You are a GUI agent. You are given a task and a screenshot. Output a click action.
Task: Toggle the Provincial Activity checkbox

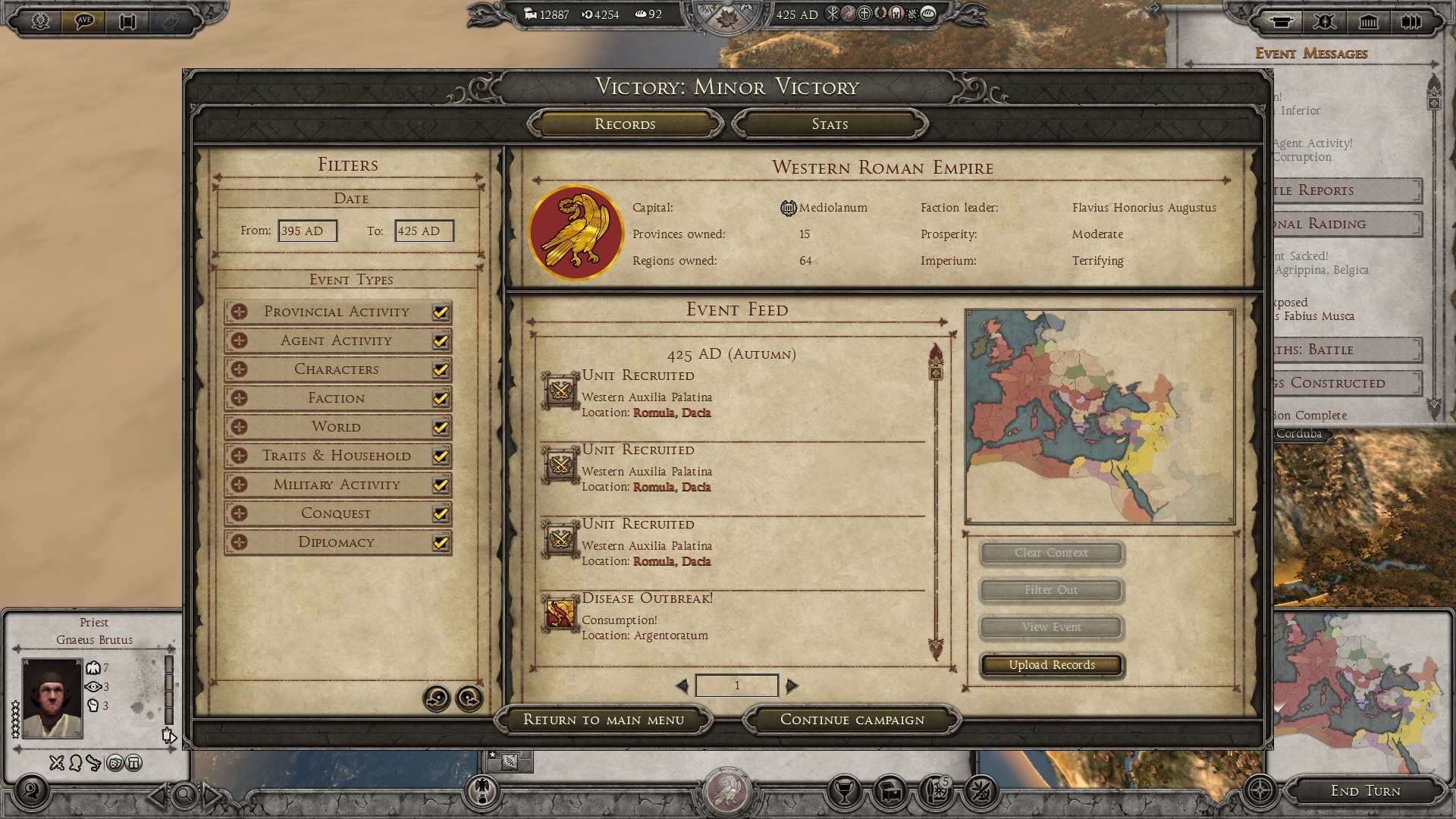[x=440, y=312]
